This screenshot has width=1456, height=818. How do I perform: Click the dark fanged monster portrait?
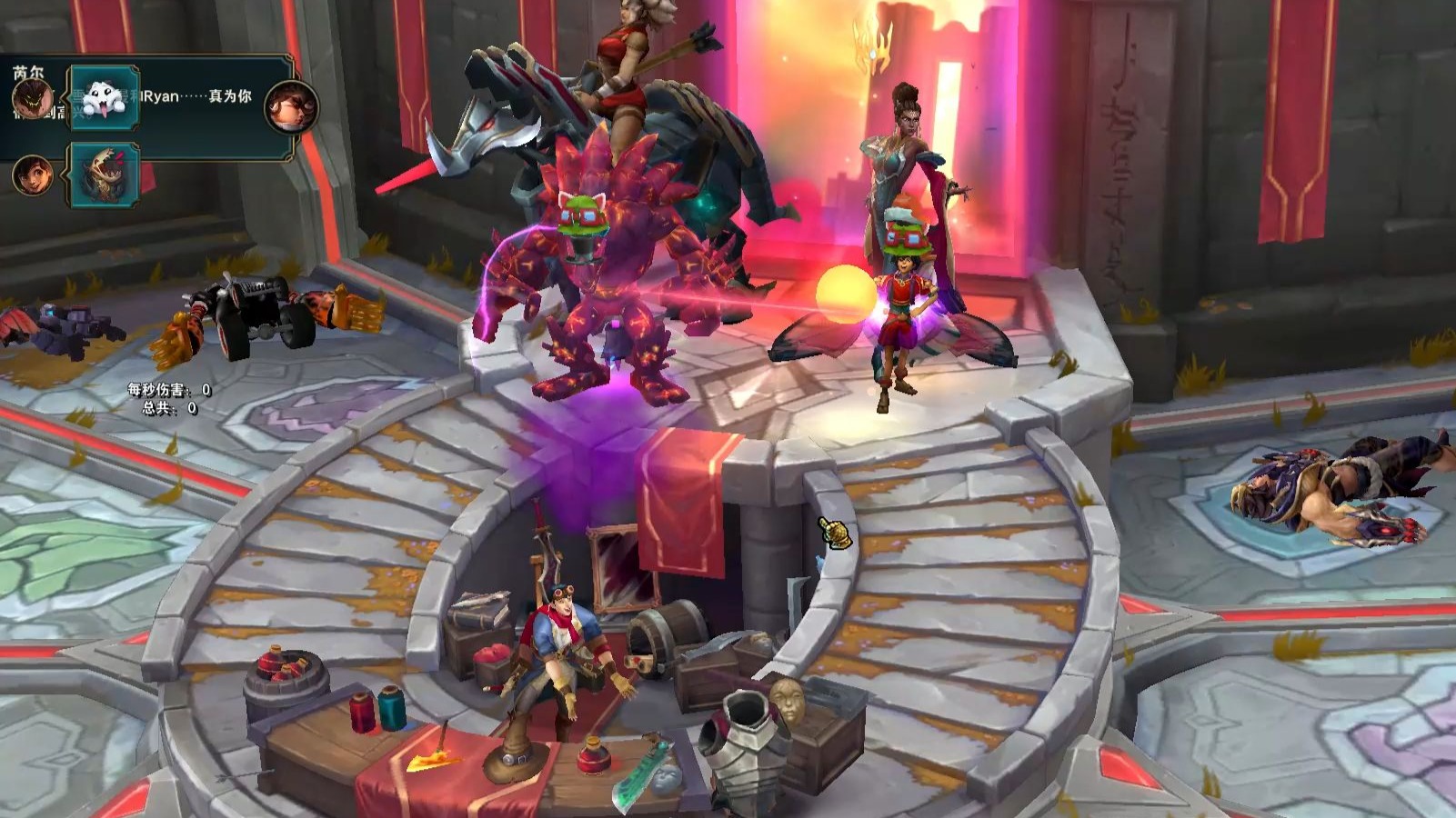pos(30,98)
